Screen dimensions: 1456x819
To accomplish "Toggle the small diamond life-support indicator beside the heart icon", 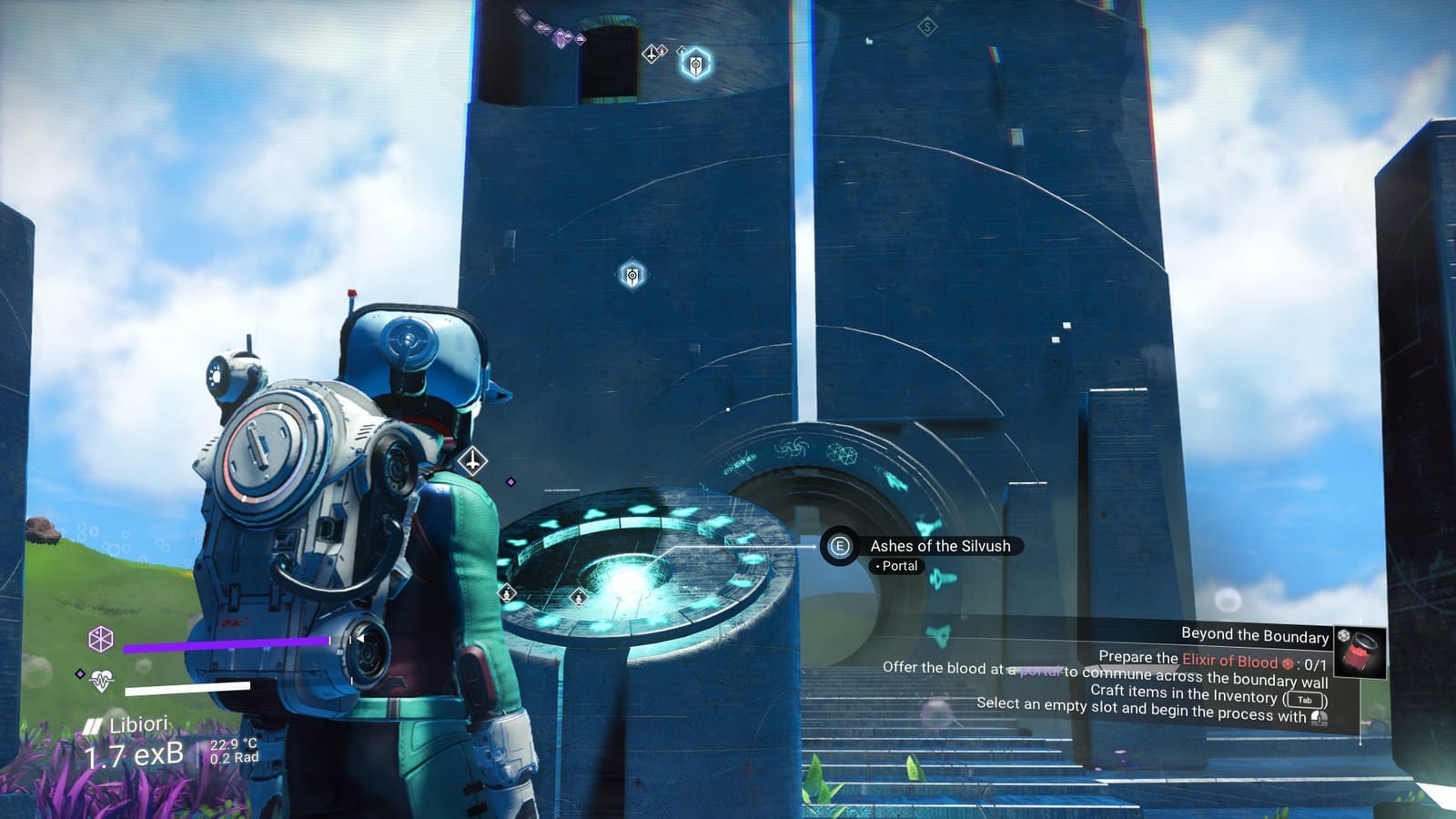I will [80, 673].
